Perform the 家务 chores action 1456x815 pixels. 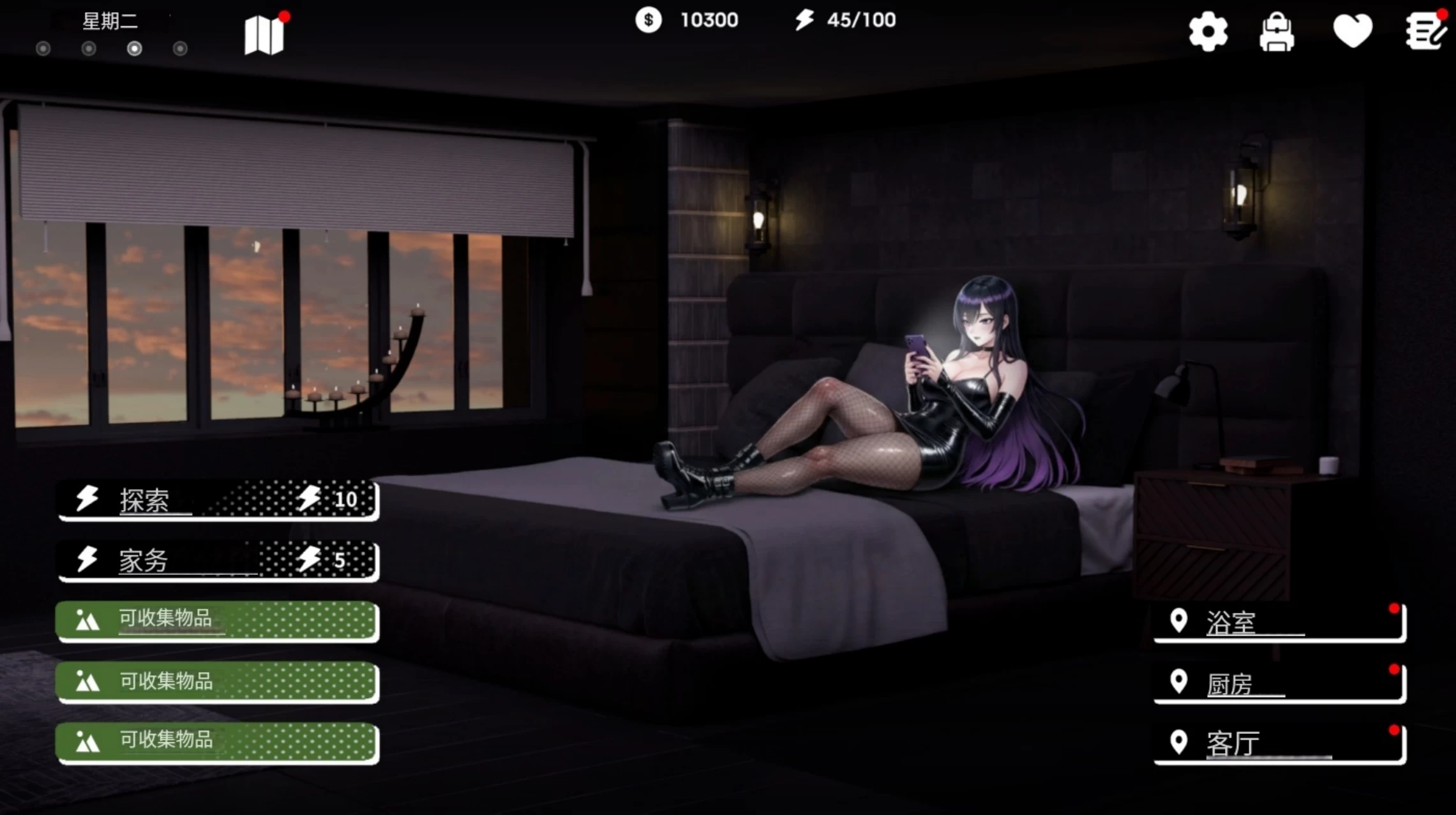pos(217,561)
